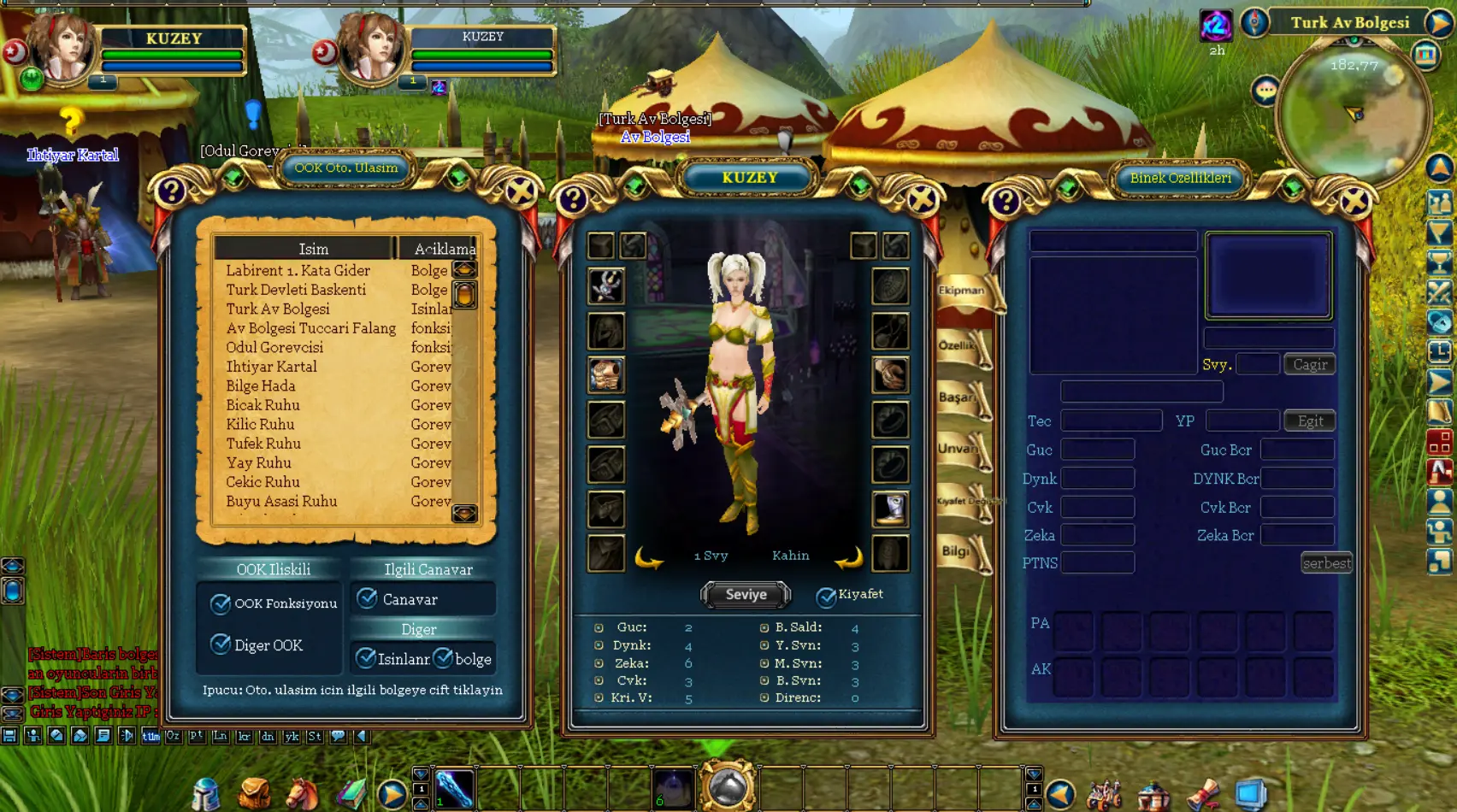Uncheck the Canavar filter checkbox

click(x=368, y=599)
